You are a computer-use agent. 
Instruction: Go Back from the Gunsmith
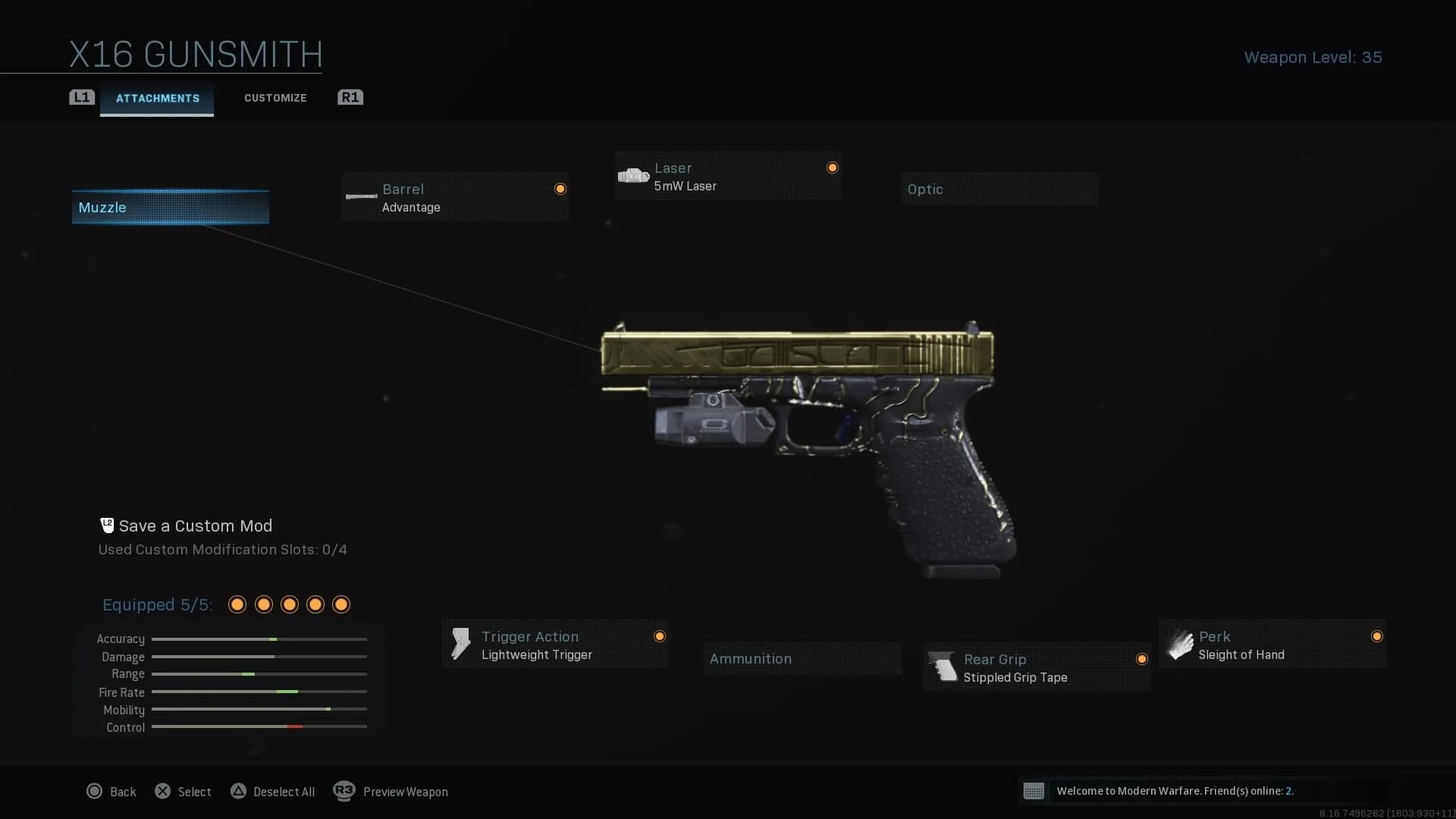click(111, 792)
